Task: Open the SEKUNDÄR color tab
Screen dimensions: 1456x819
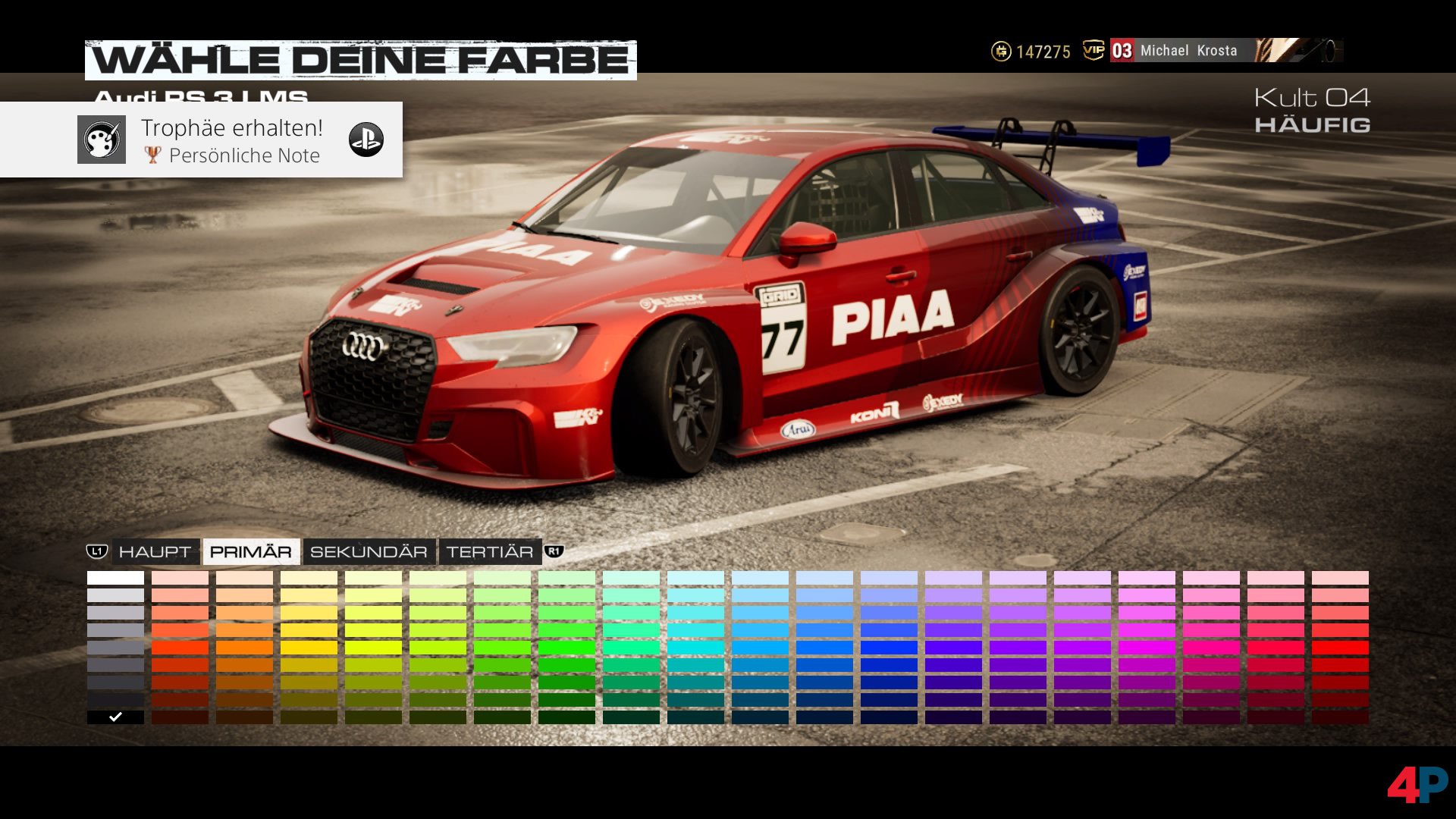Action: [369, 552]
